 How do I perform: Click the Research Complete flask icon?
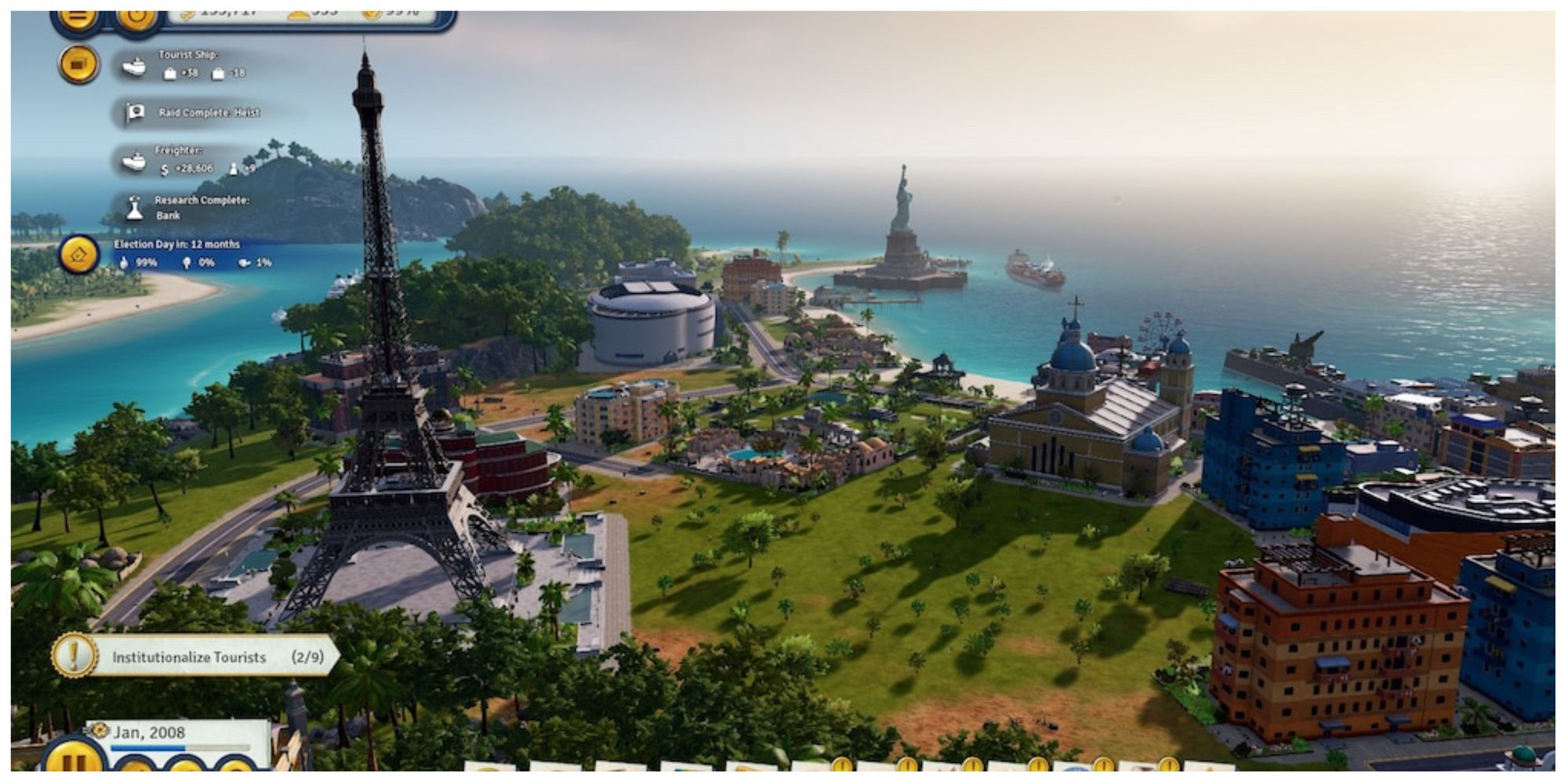(x=135, y=209)
